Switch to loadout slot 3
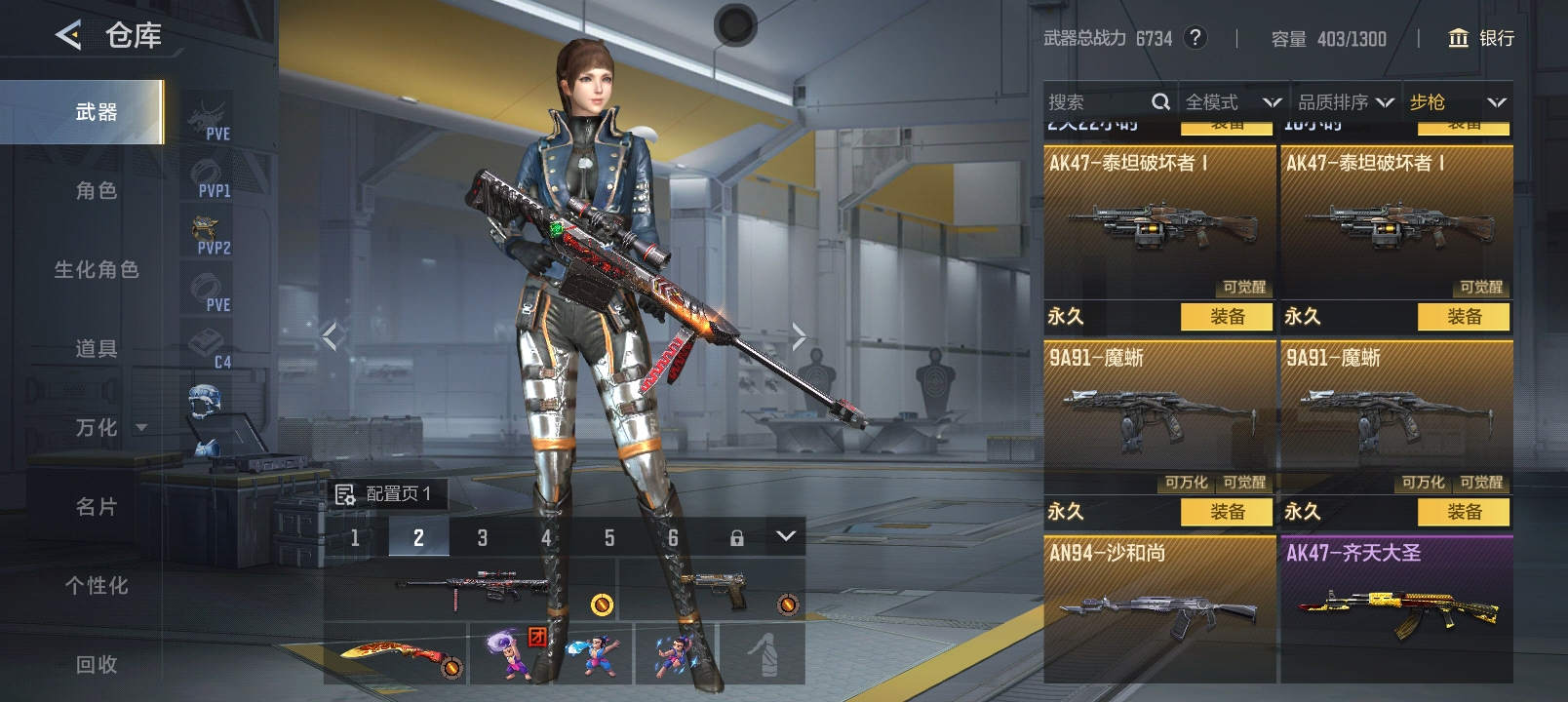 (x=482, y=537)
